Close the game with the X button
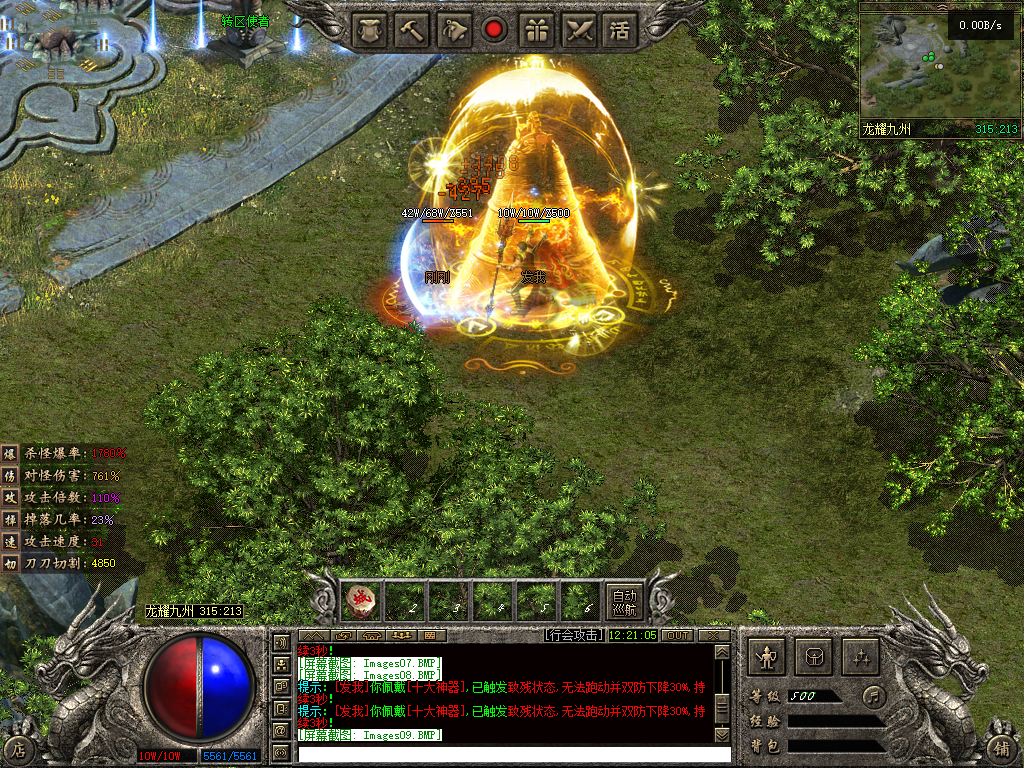The width and height of the screenshot is (1024, 768). 713,635
